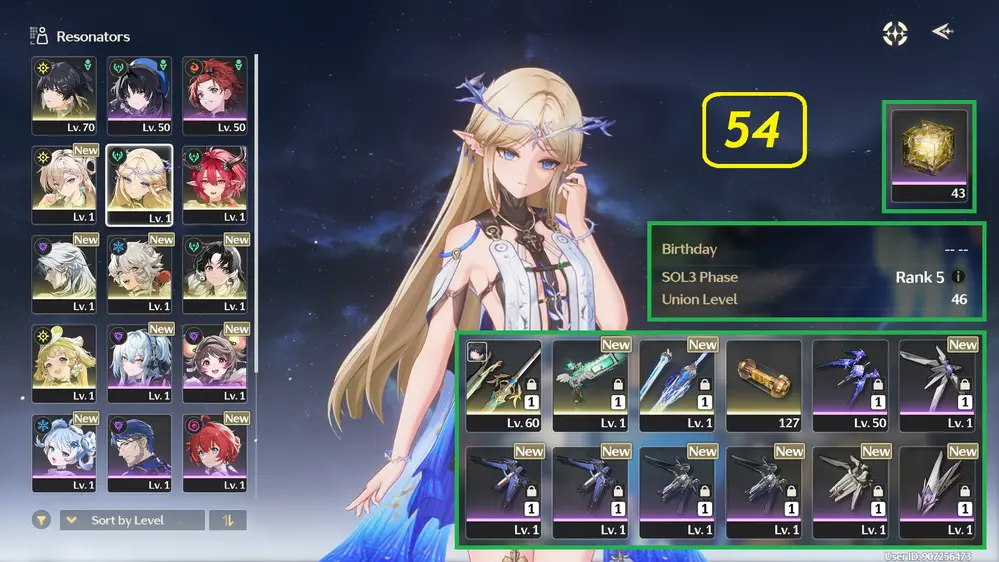Select the blue crystal sword weapon slot
Viewport: 999px width, 562px height.
pyautogui.click(x=677, y=384)
